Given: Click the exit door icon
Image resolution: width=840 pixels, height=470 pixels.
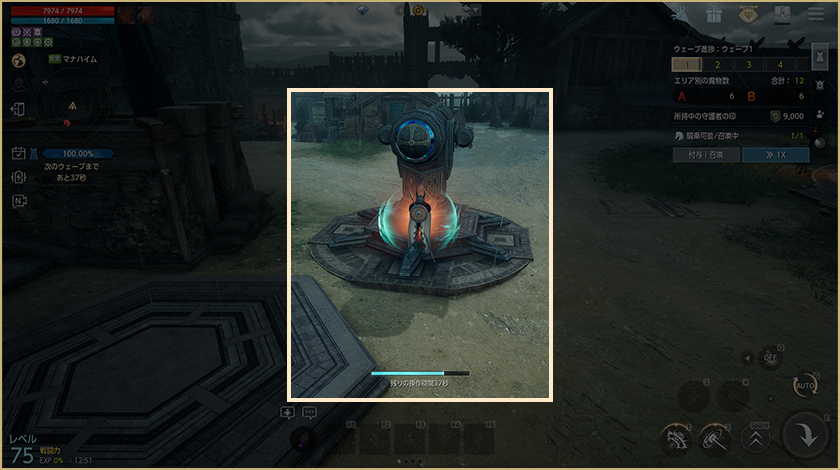Looking at the screenshot, I should pos(18,108).
